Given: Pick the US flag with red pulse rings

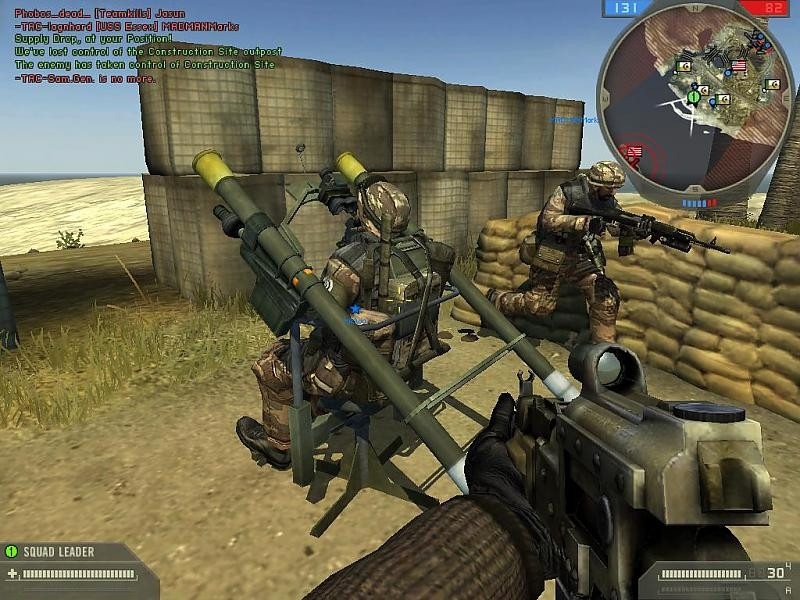Looking at the screenshot, I should (x=634, y=152).
